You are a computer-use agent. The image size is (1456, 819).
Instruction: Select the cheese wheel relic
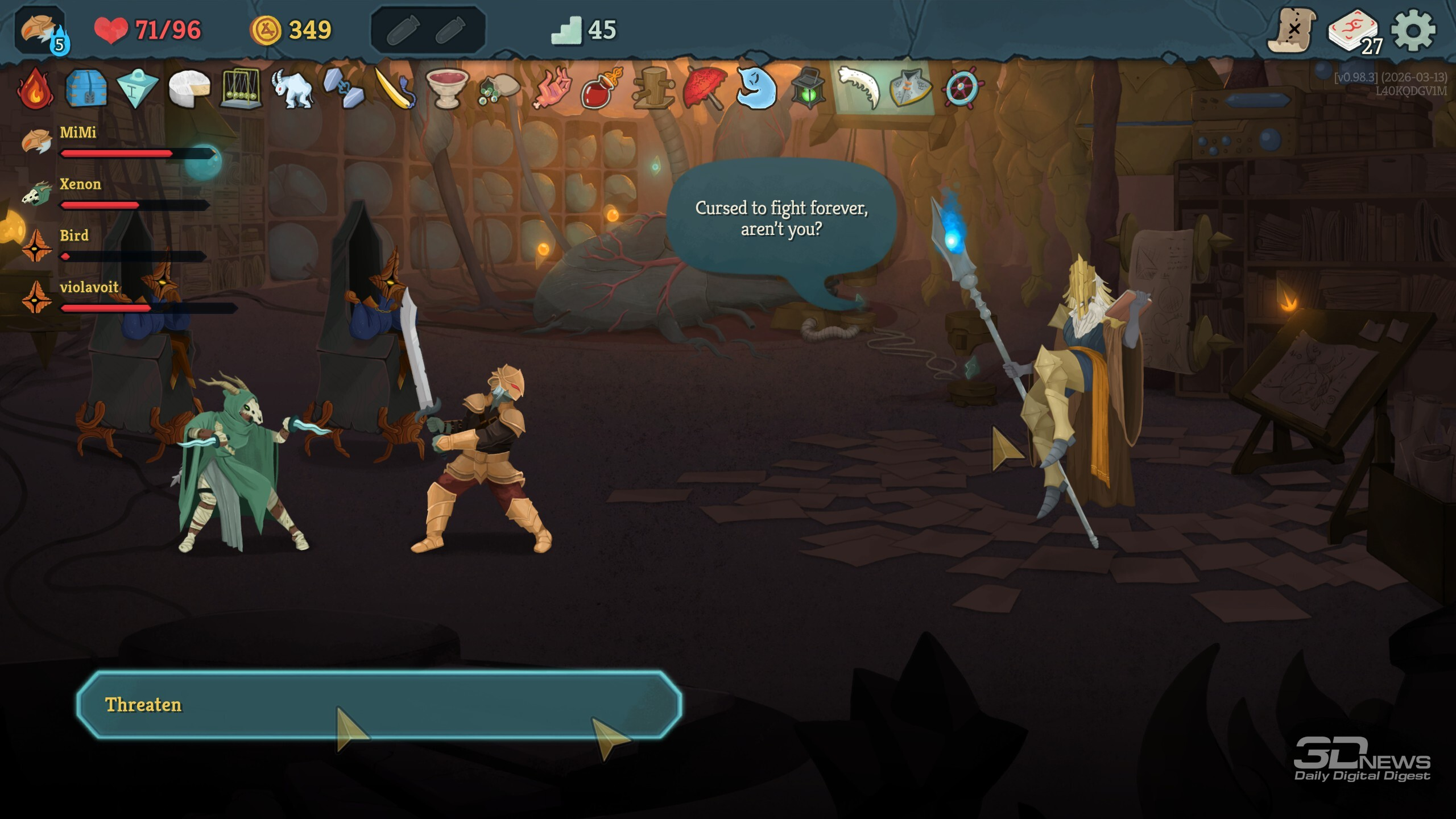[x=189, y=89]
